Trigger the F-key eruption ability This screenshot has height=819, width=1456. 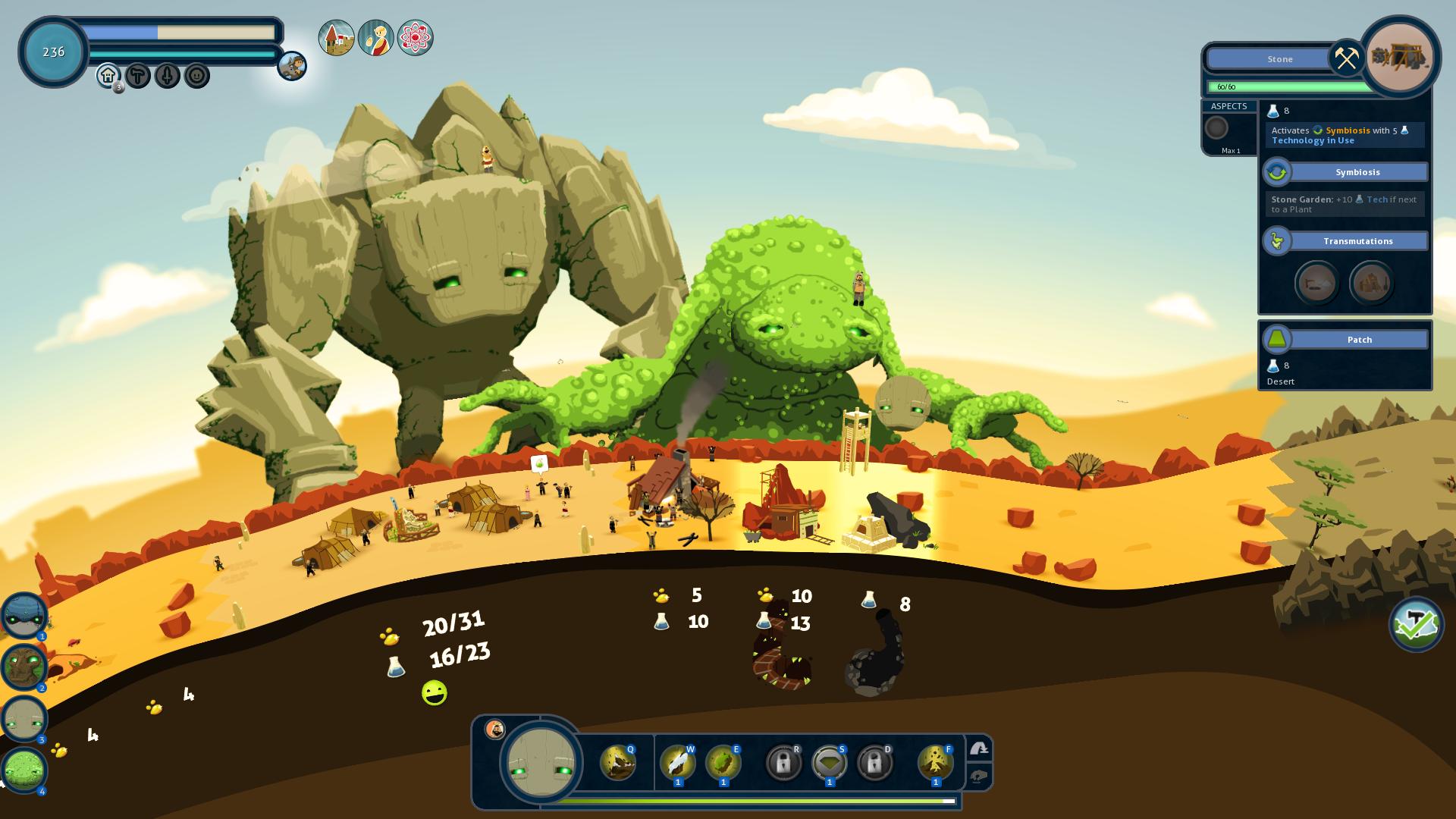(935, 763)
